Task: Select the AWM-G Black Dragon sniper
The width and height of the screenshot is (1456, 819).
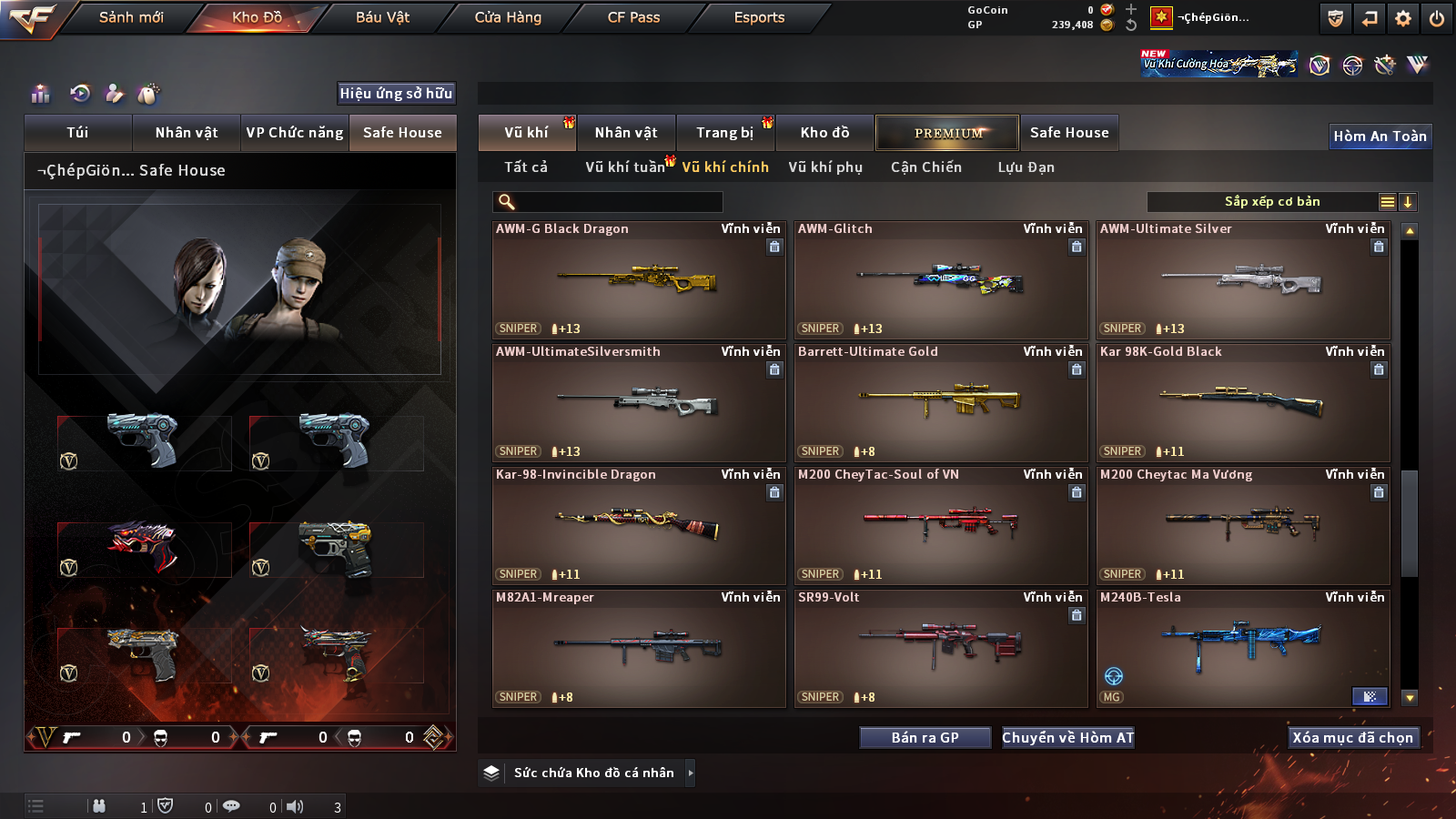Action: coord(638,280)
